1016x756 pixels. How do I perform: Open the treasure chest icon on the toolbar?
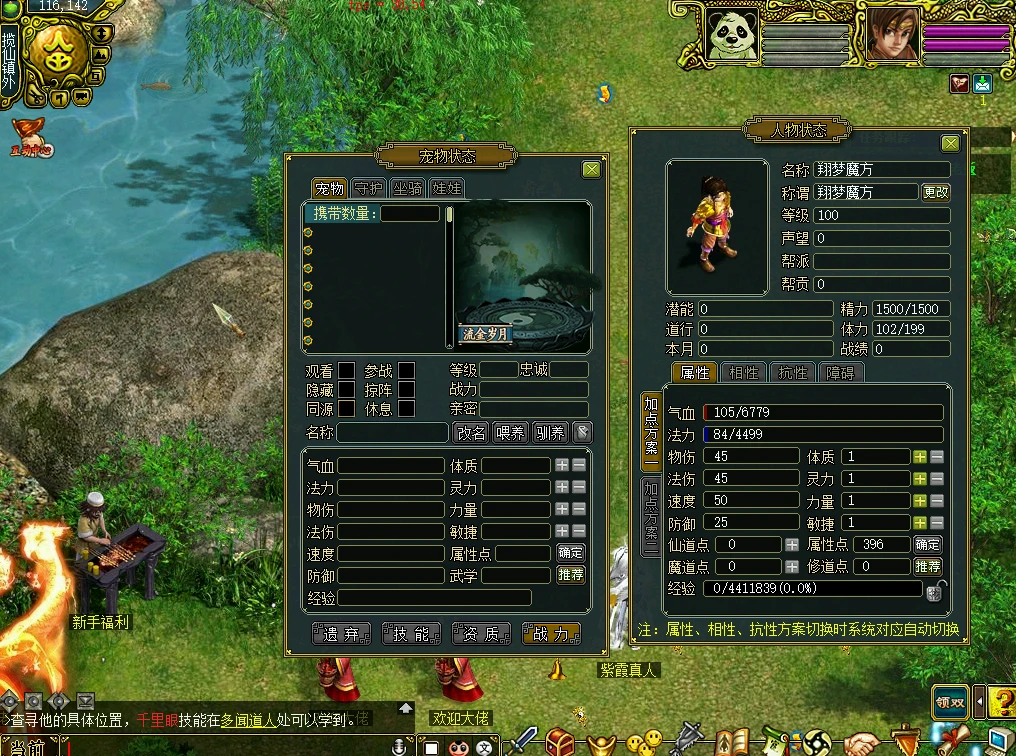(559, 742)
